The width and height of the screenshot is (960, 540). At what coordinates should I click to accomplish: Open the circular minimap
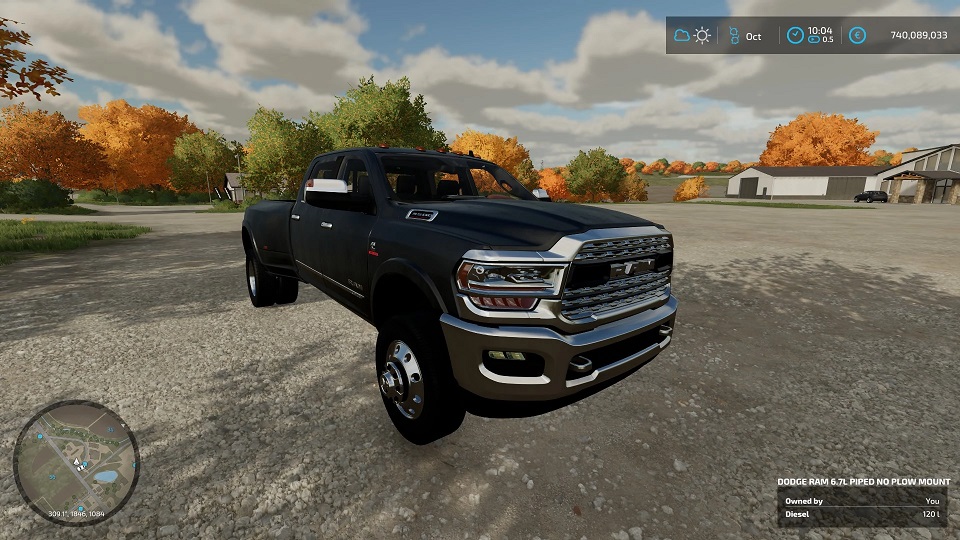point(76,463)
